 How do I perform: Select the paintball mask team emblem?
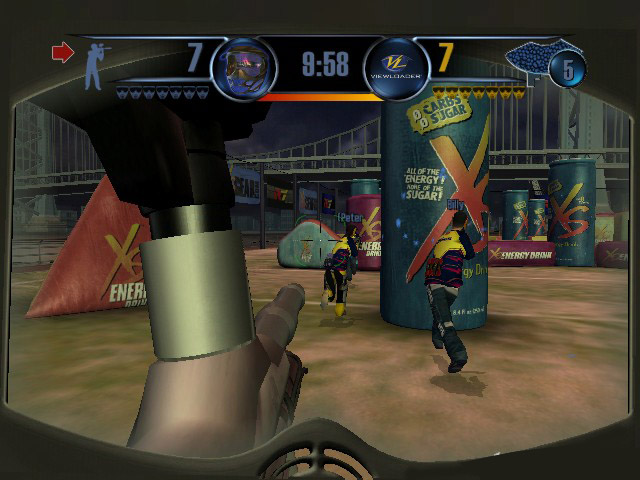point(238,65)
